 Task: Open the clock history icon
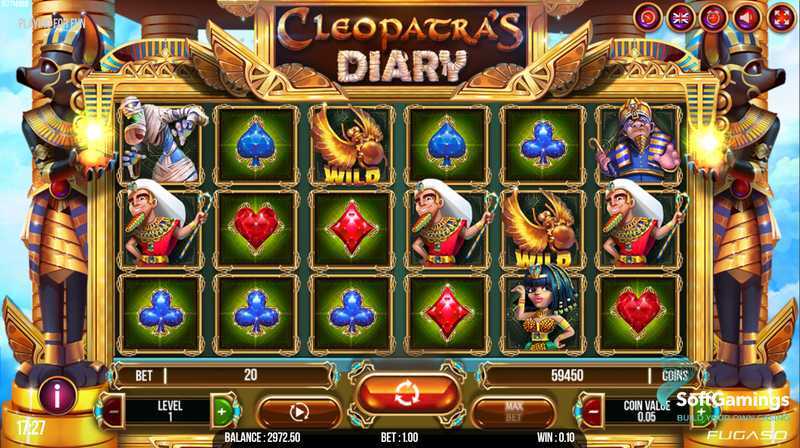(x=648, y=18)
